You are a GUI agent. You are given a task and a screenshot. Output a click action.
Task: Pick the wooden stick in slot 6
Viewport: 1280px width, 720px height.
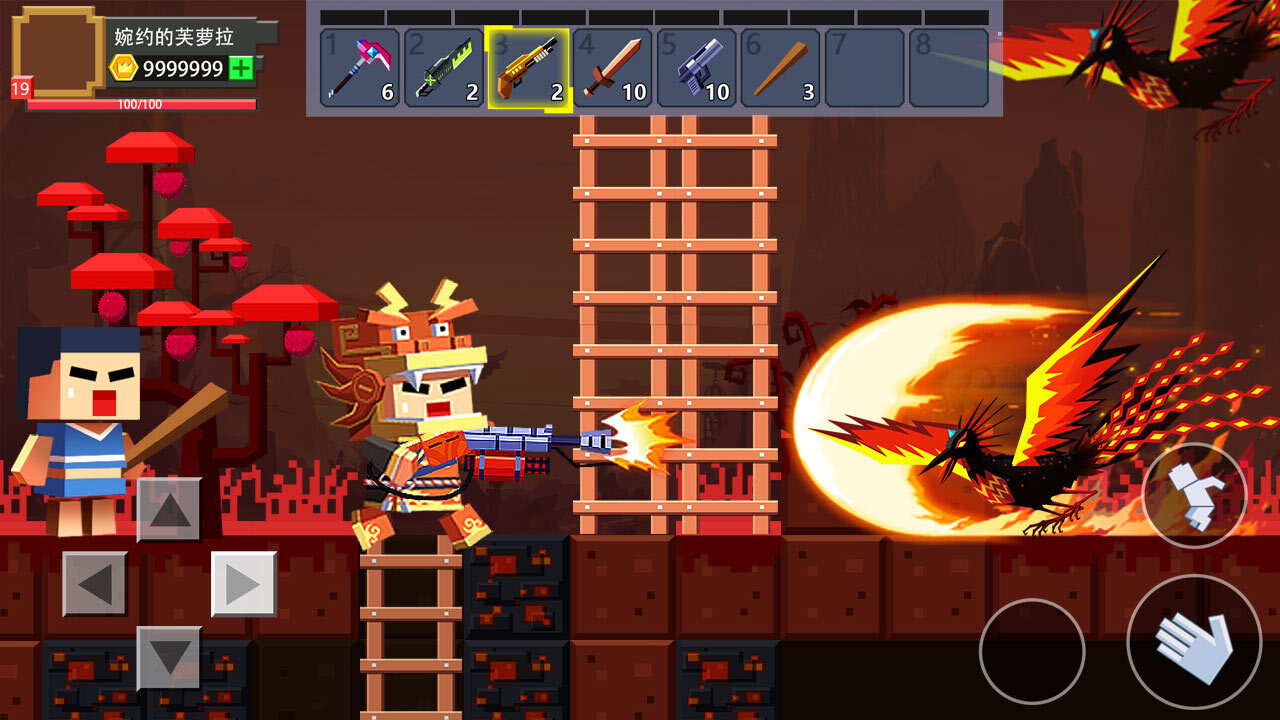point(780,68)
